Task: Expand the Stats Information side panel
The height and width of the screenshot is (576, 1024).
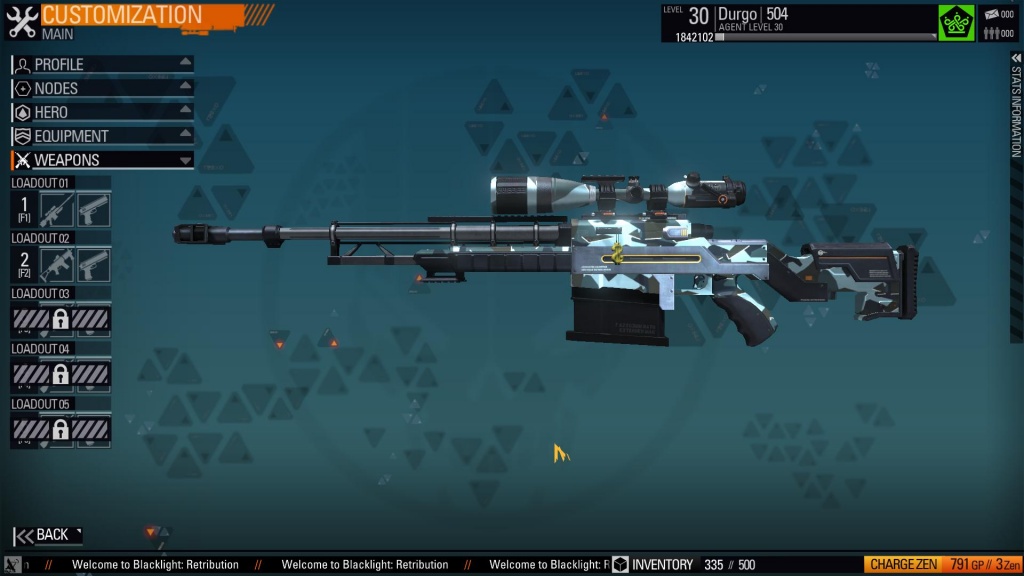Action: coord(1016,110)
